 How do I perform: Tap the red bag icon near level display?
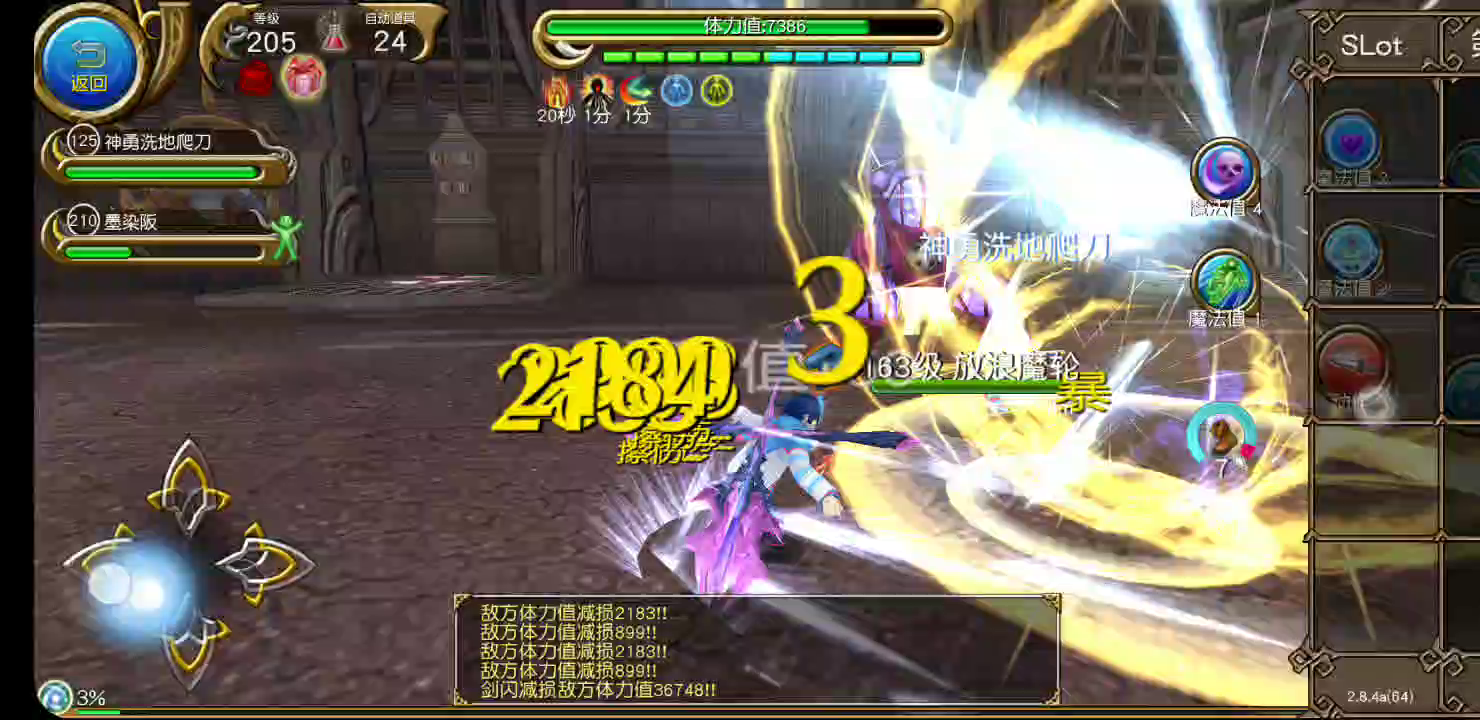256,80
